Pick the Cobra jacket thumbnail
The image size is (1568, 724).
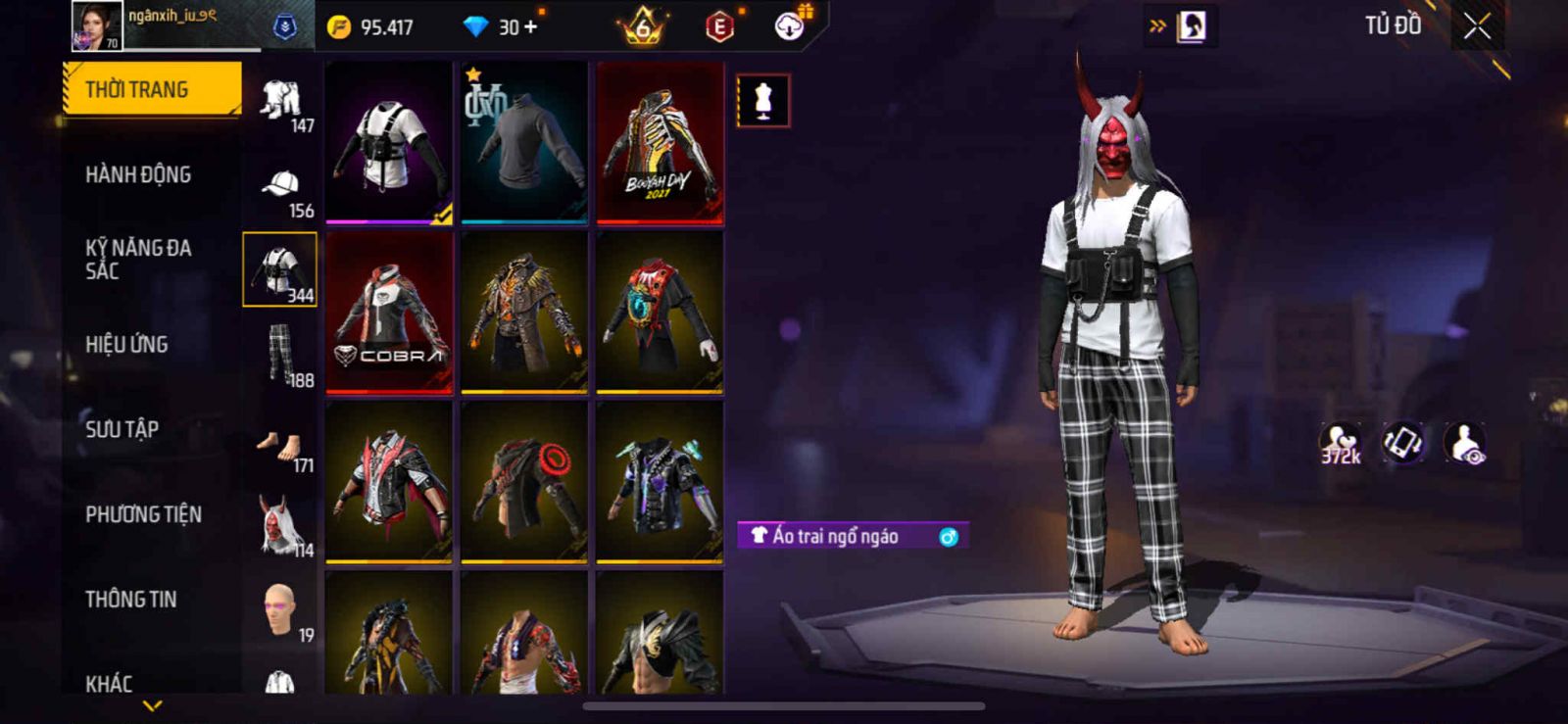pos(389,314)
